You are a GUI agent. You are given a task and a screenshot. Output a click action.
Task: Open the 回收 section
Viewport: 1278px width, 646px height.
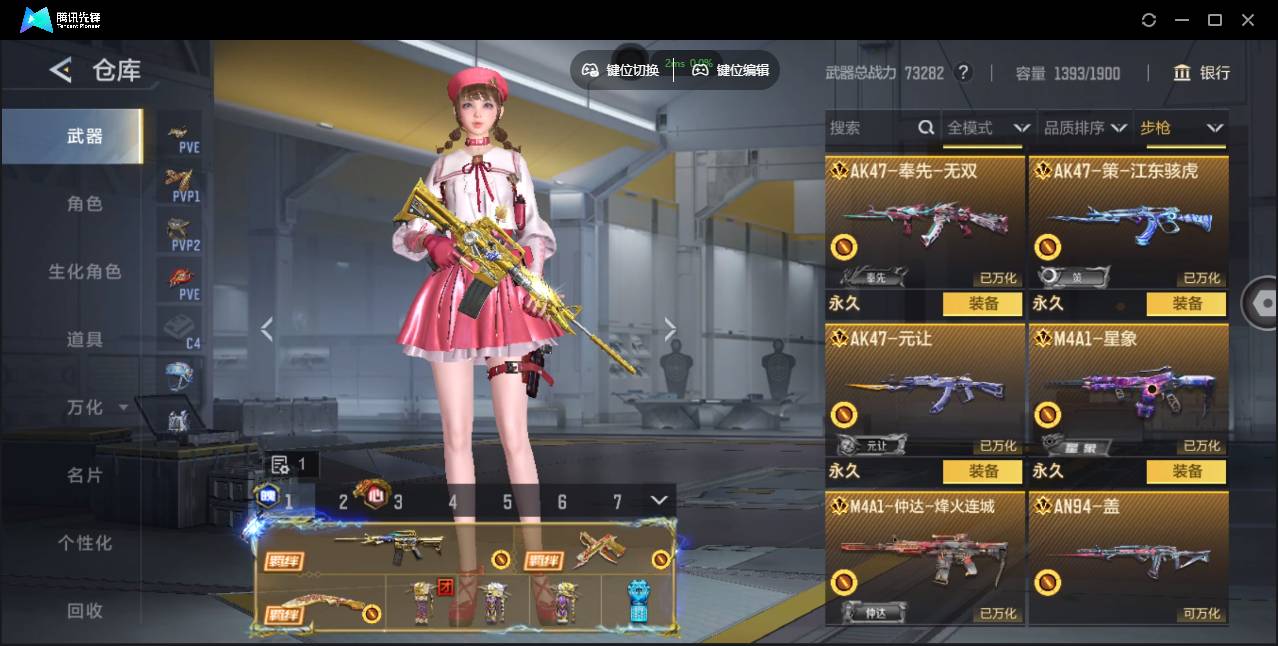(x=84, y=610)
